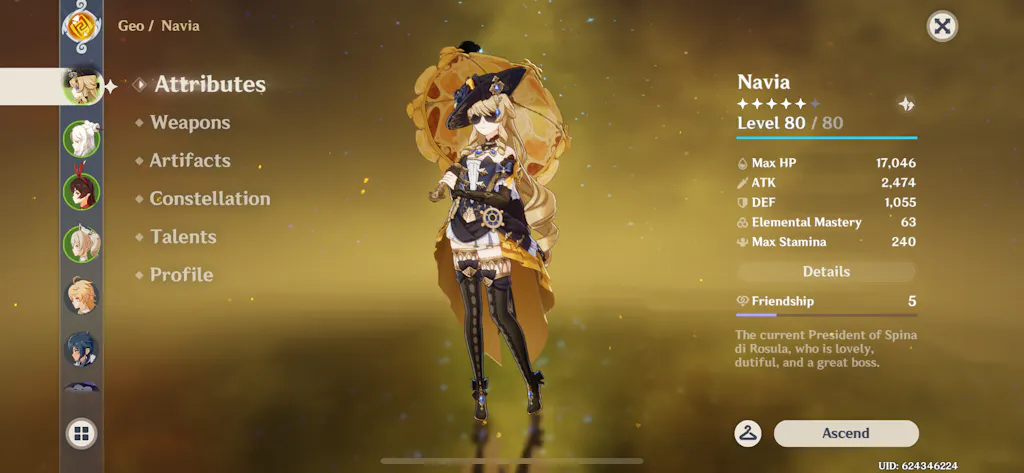The image size is (1024, 473).
Task: Click the Geo element icon
Action: tap(79, 25)
